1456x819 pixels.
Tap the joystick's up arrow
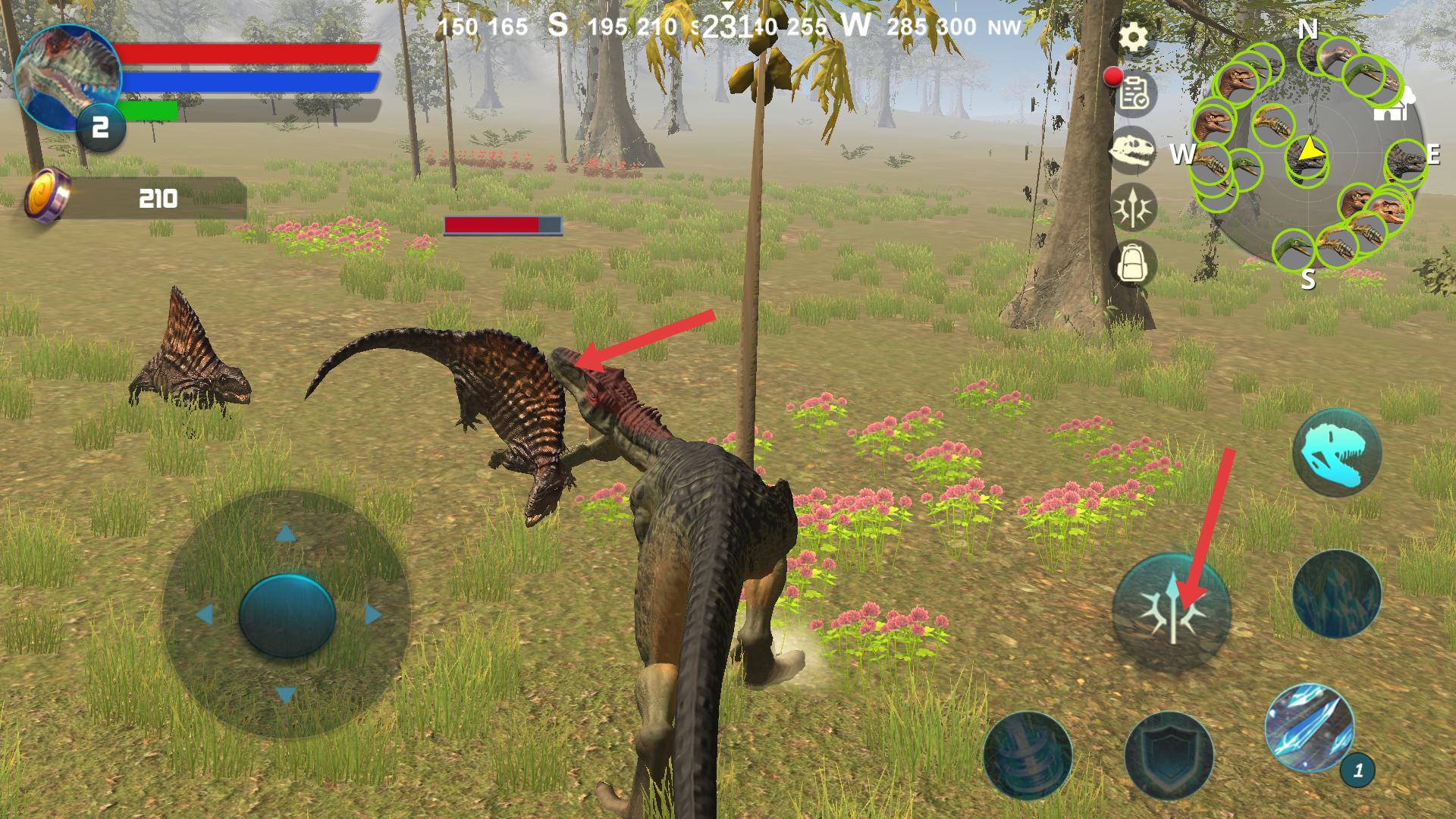286,535
